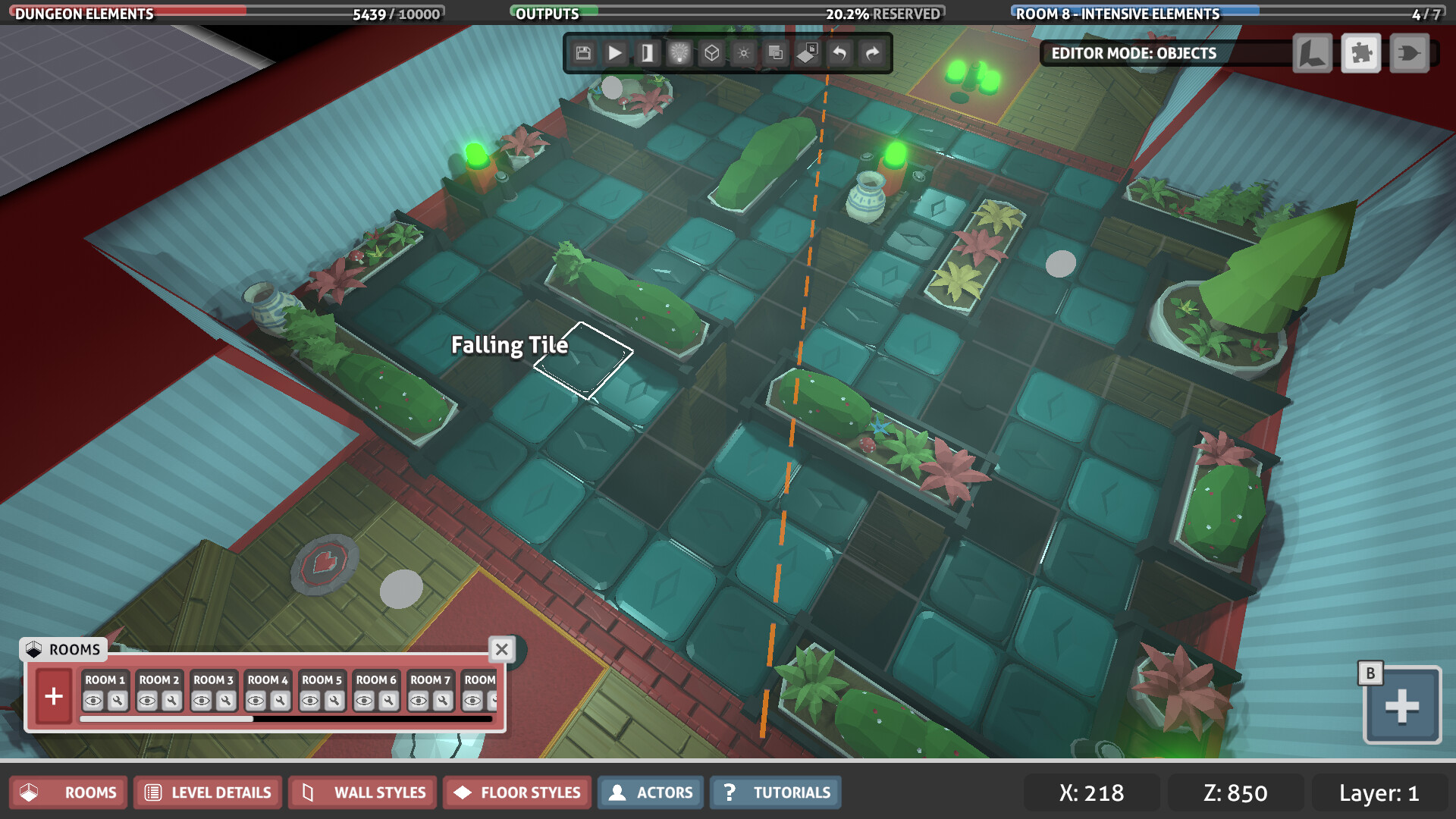Redo the last undone edit
The width and height of the screenshot is (1456, 819).
[x=872, y=53]
